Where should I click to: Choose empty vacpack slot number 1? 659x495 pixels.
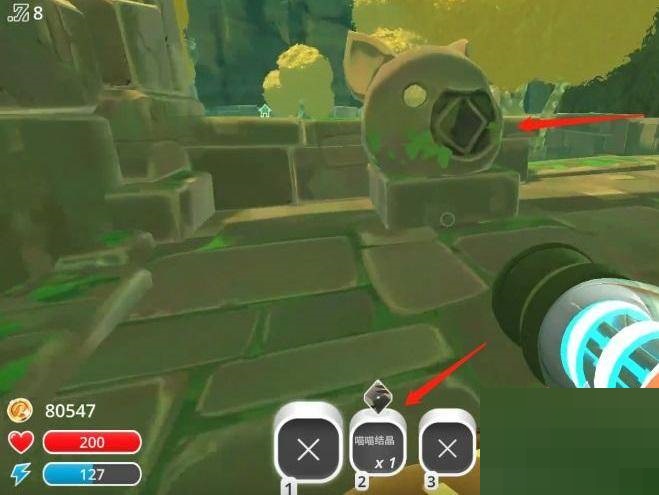[x=308, y=449]
